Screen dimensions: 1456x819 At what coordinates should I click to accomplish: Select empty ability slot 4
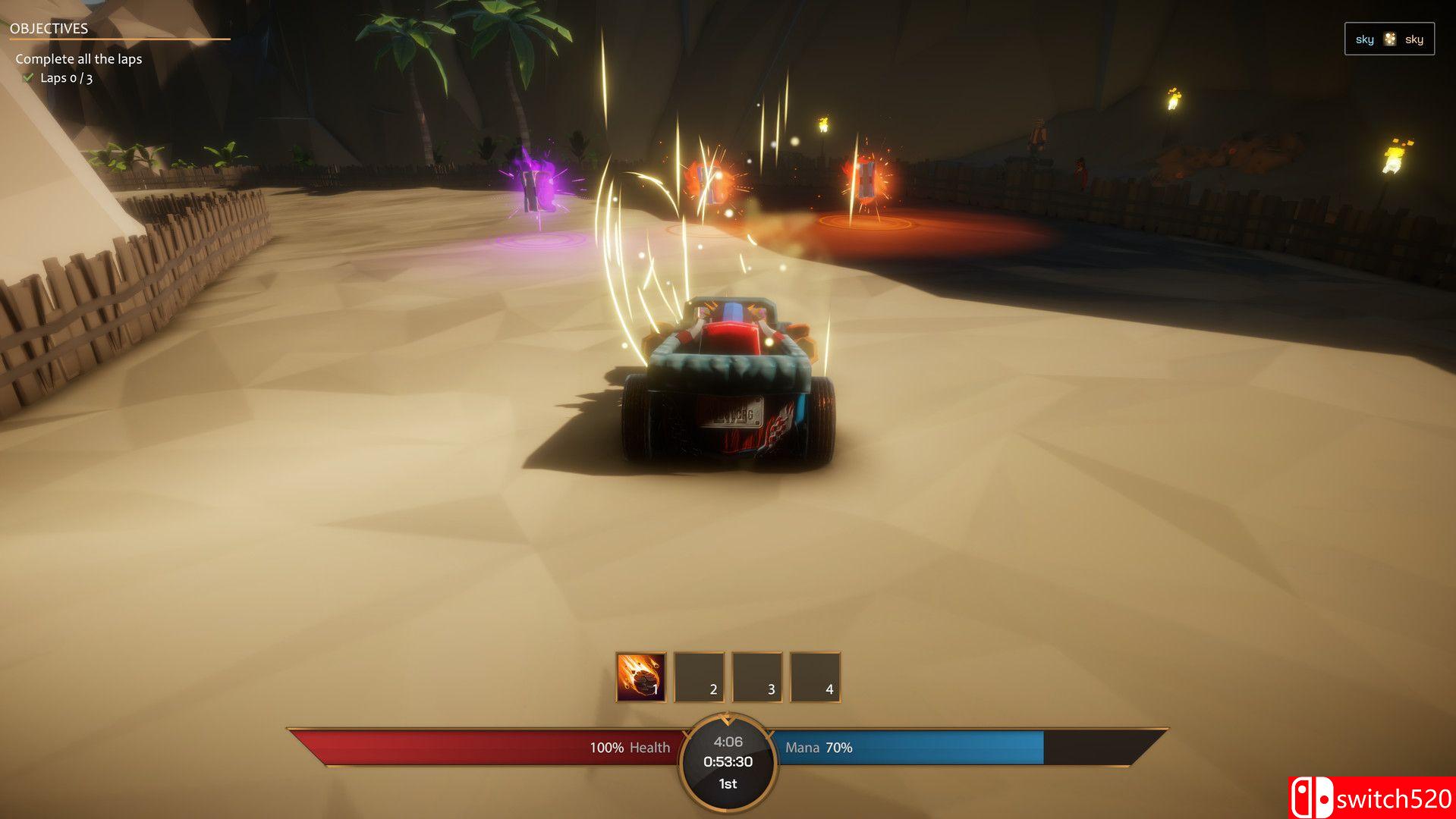815,676
